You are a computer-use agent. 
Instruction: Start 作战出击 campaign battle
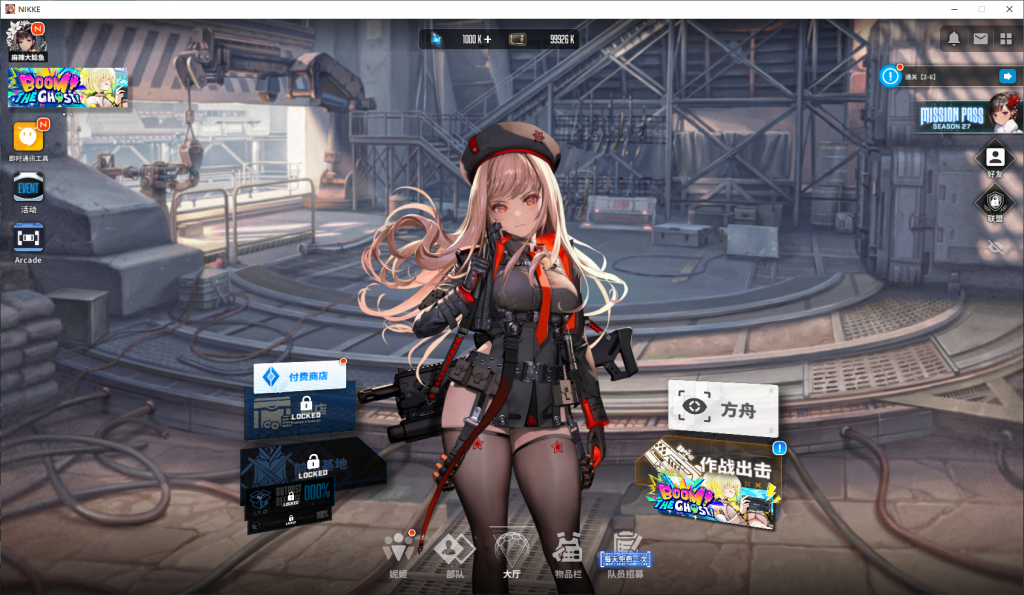712,487
